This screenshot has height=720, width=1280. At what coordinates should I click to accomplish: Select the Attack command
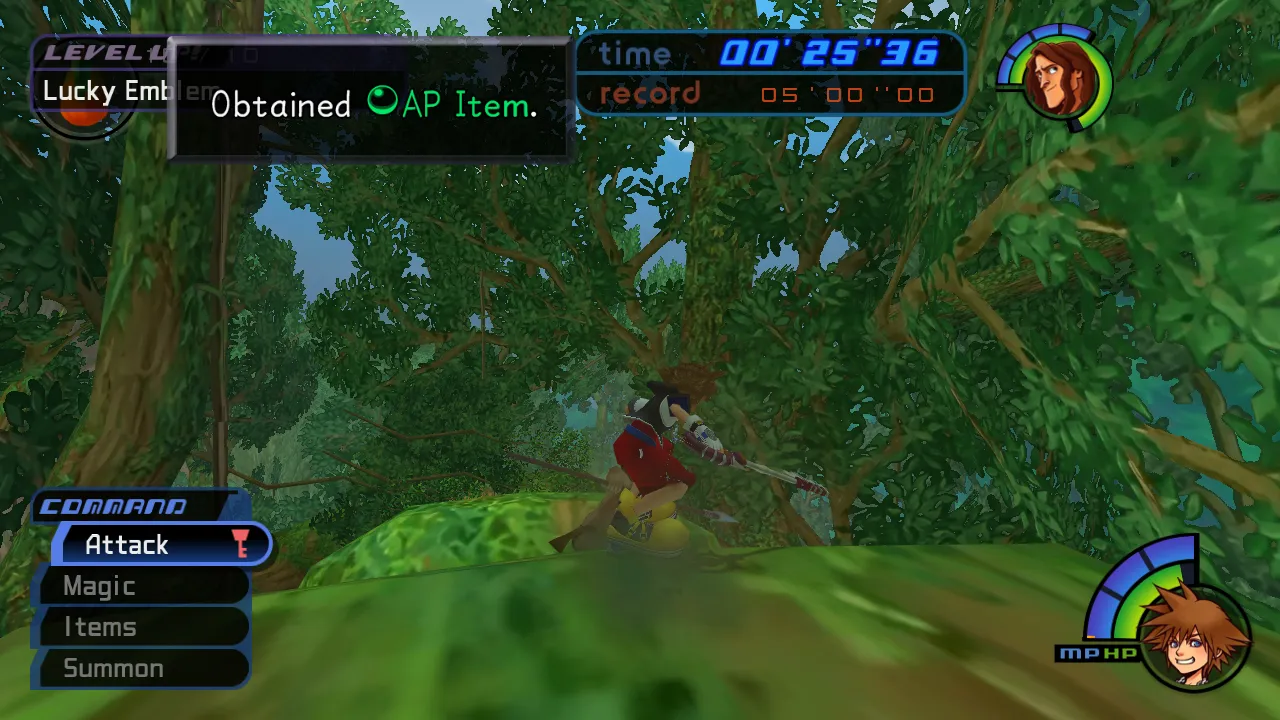(126, 544)
